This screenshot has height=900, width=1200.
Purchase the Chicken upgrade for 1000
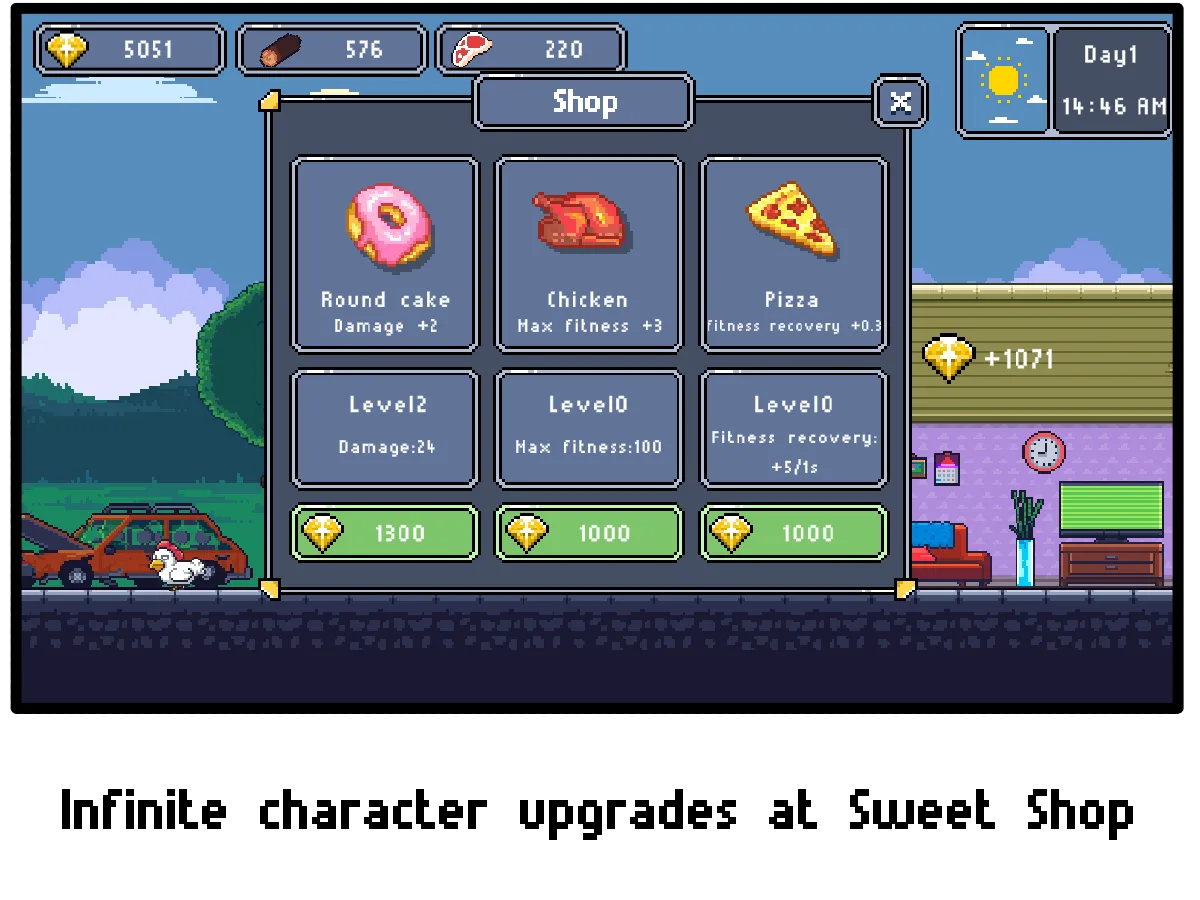(x=589, y=533)
